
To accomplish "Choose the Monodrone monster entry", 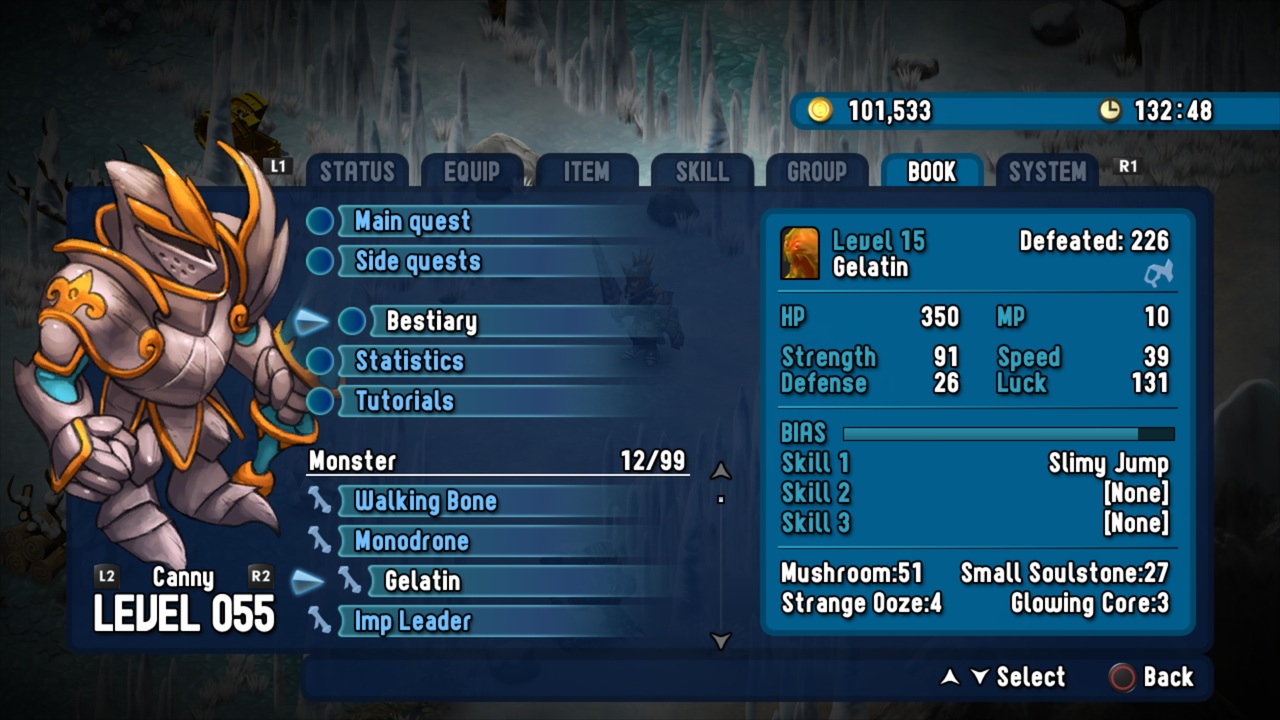I will (x=412, y=541).
